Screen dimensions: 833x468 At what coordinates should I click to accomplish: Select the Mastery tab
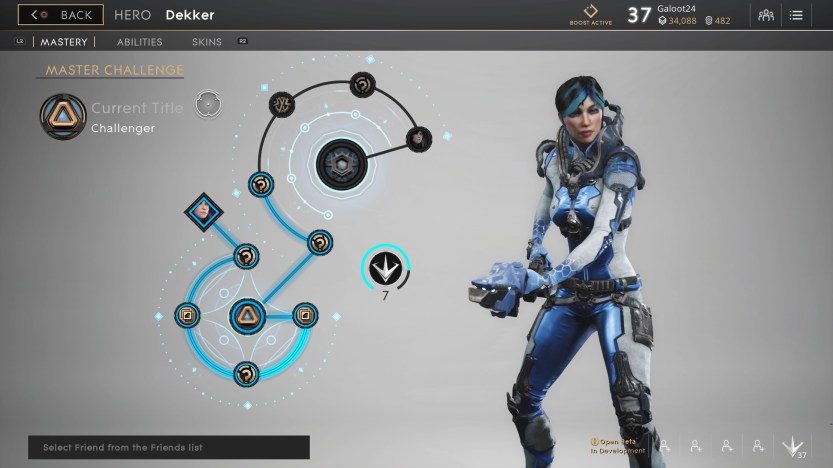[64, 42]
